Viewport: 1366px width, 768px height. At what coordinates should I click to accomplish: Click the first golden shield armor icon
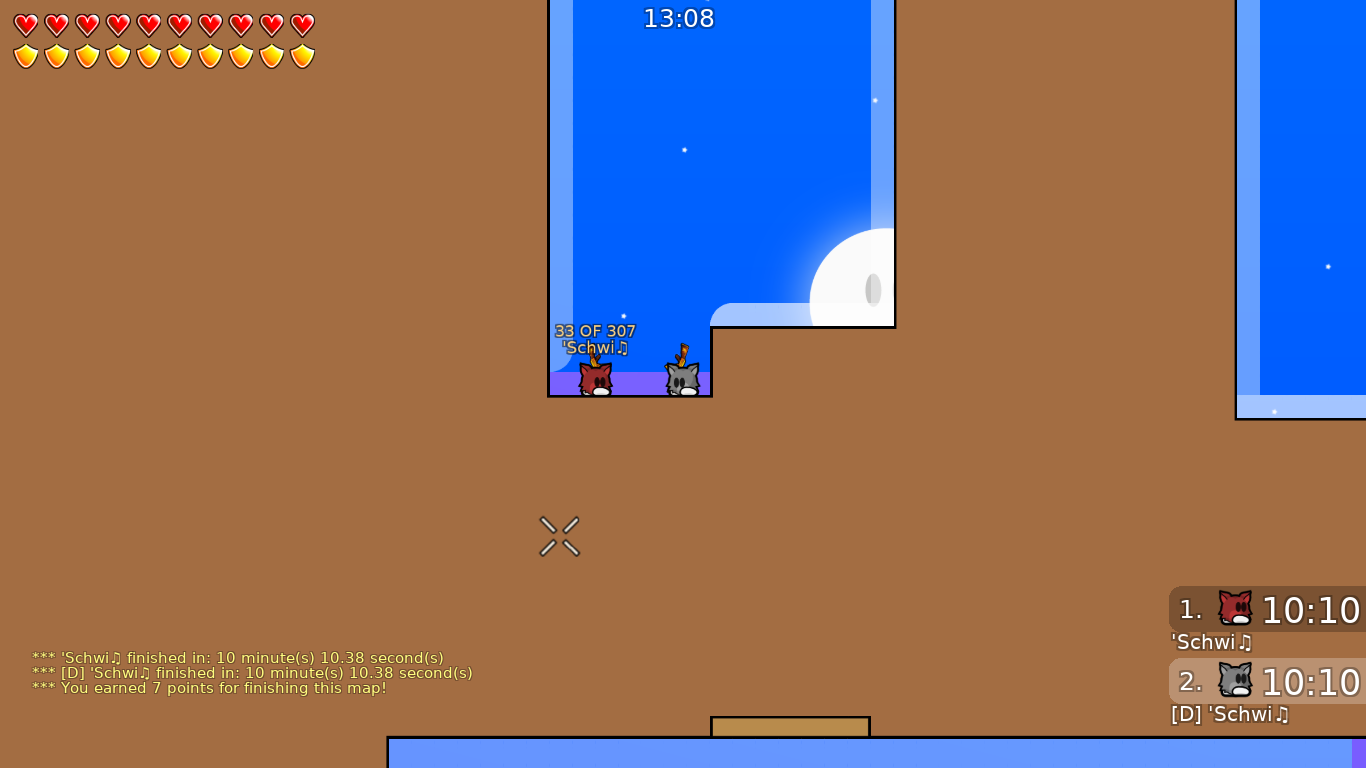pos(24,55)
